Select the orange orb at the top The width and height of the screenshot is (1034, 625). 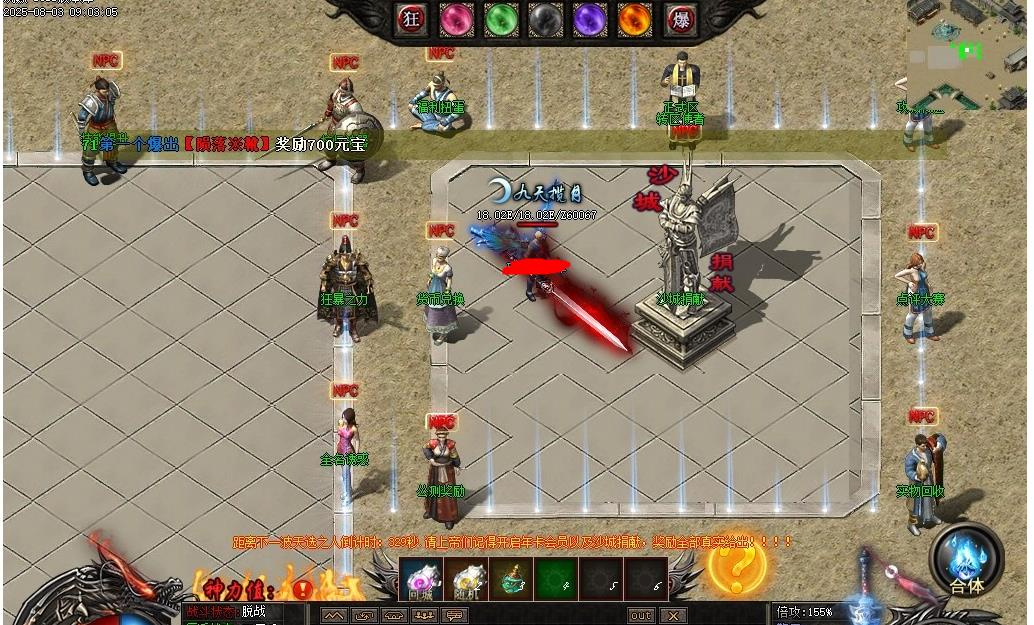tap(634, 19)
